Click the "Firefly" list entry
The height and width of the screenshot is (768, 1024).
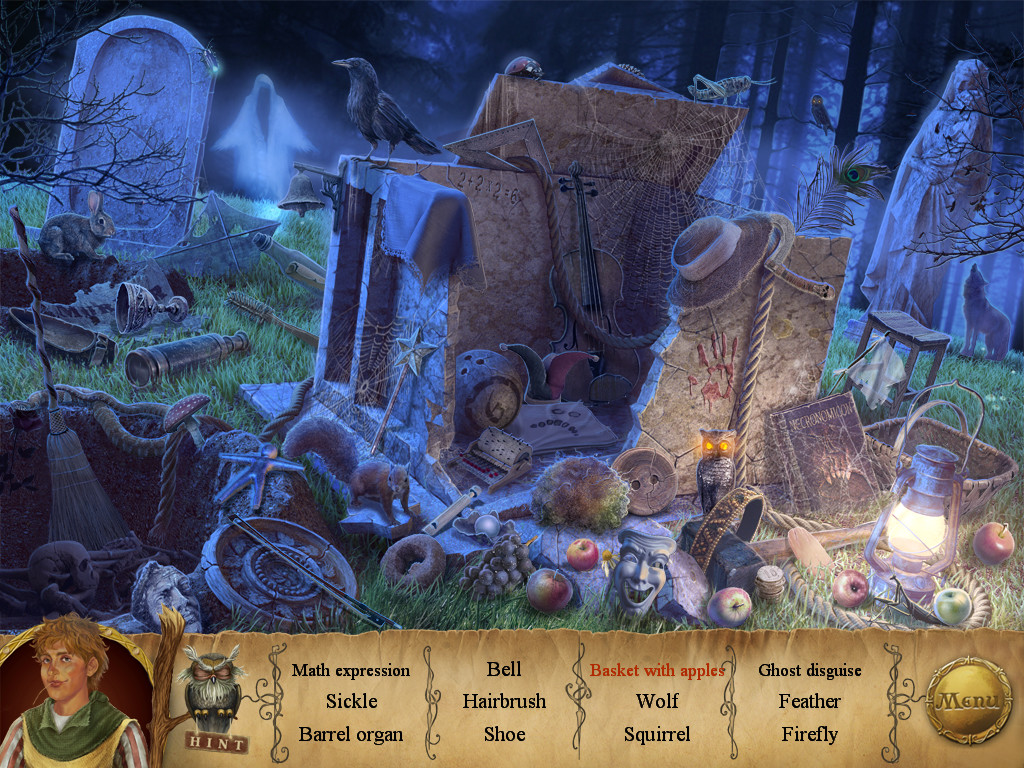point(810,734)
